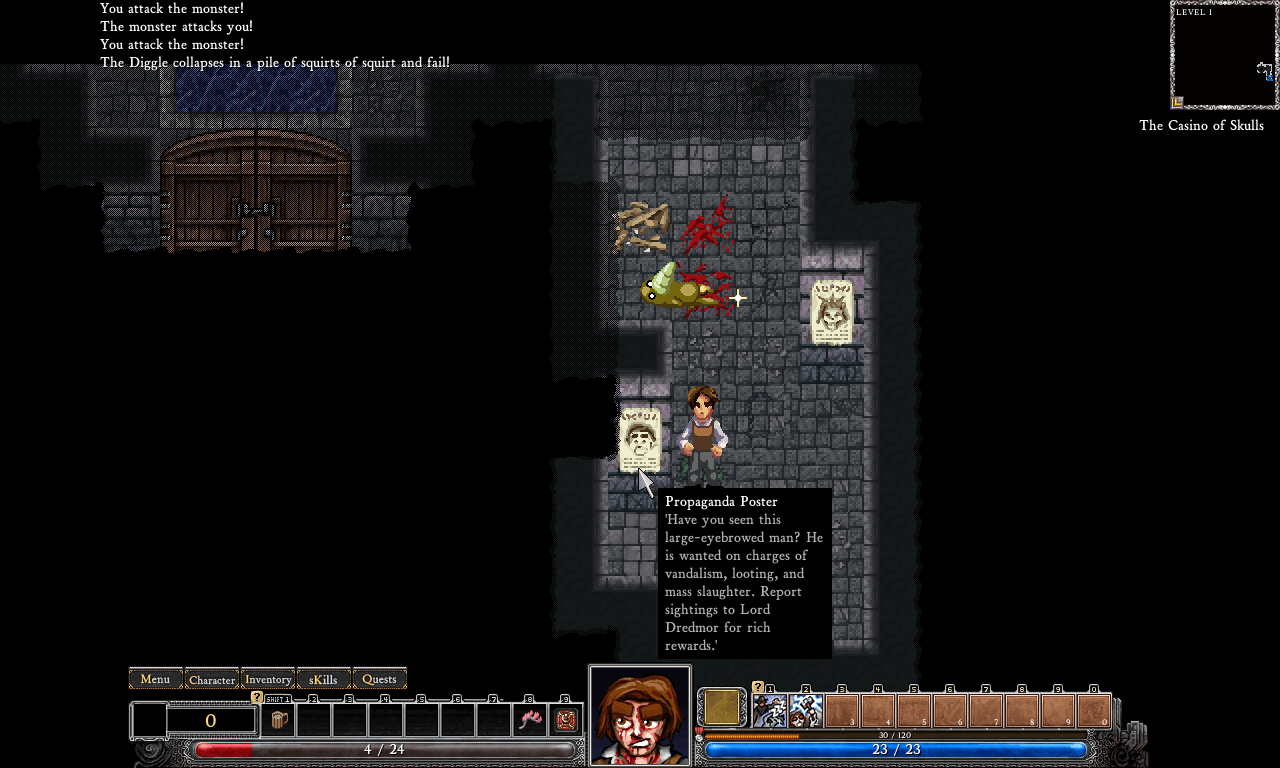
Task: Activate the first skill with the dark-hatted figure
Action: pos(770,711)
